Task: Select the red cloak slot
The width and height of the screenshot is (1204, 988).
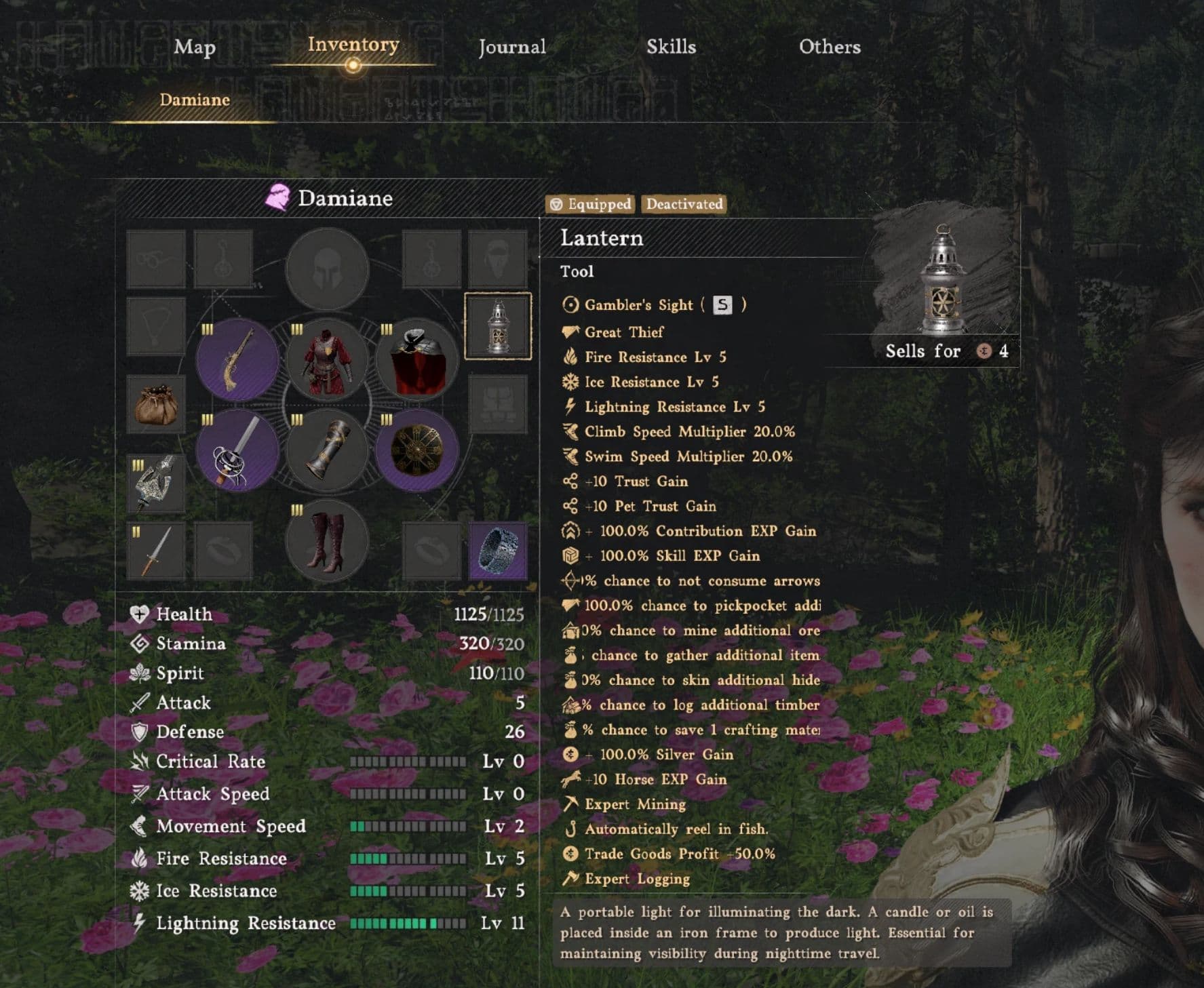Action: click(416, 359)
